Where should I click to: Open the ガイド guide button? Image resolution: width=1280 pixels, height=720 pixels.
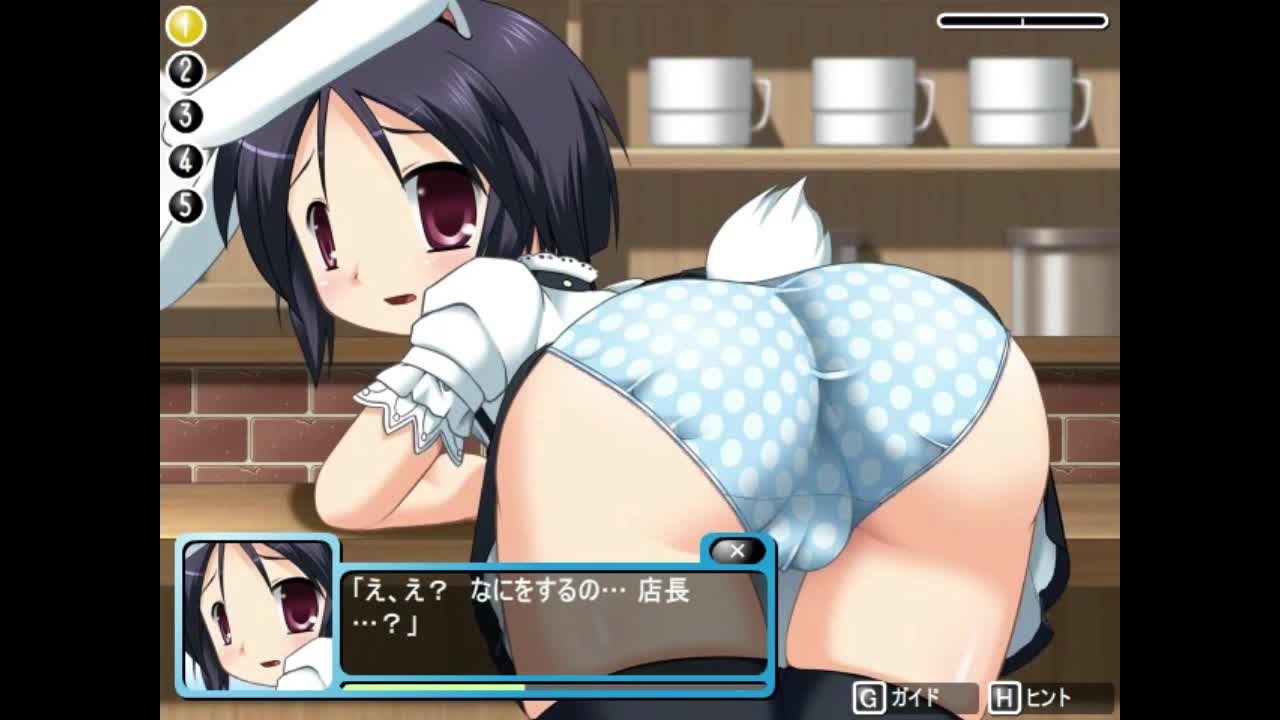(x=914, y=697)
